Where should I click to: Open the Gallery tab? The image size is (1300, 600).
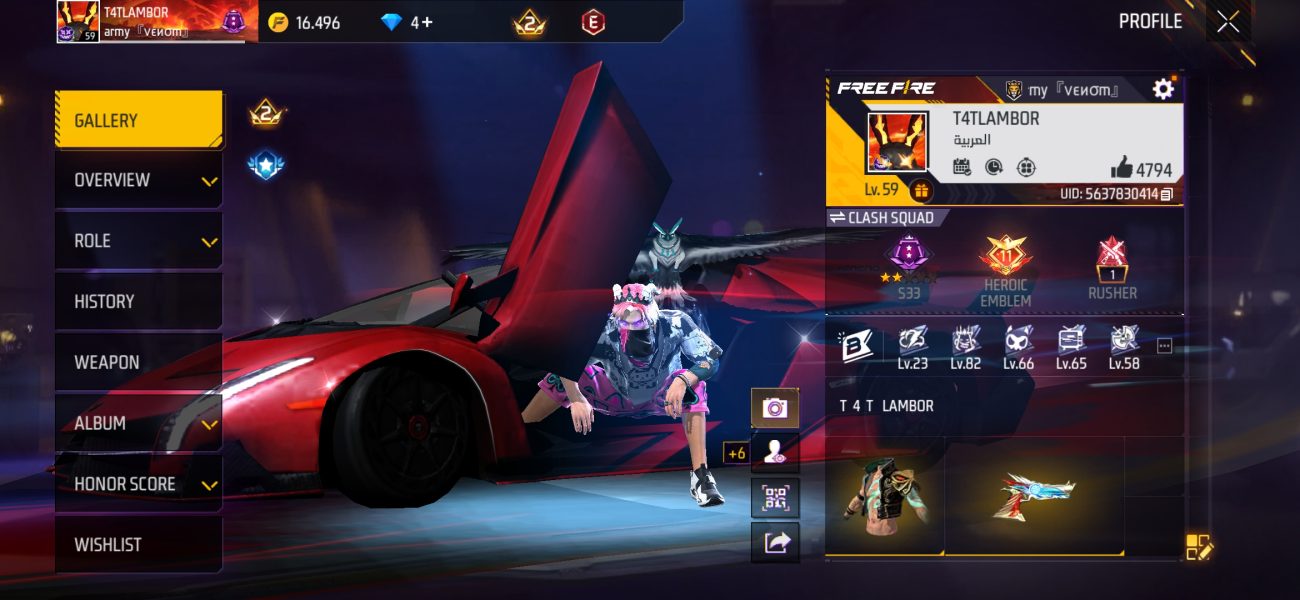138,120
